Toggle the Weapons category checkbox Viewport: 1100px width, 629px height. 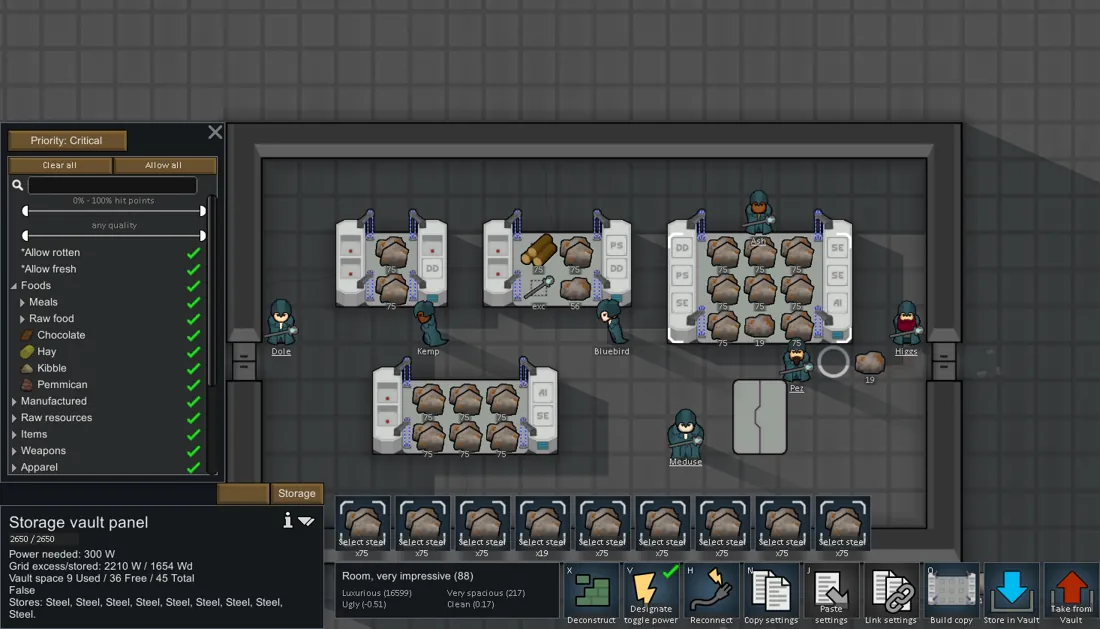193,451
